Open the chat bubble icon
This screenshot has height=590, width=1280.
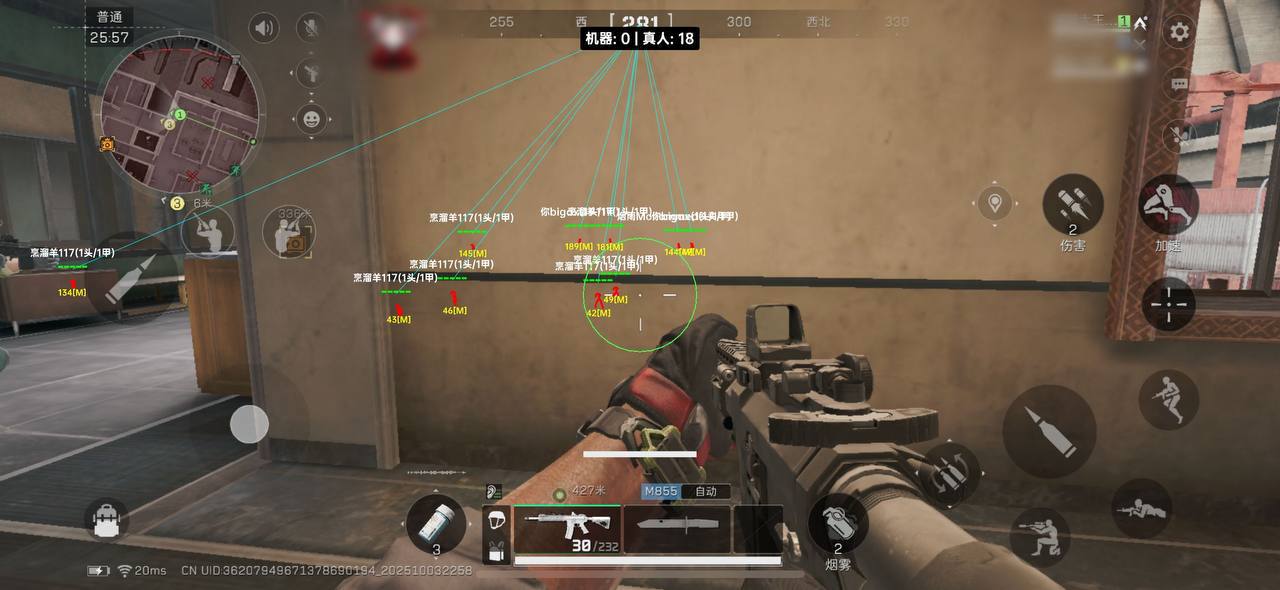(1179, 84)
